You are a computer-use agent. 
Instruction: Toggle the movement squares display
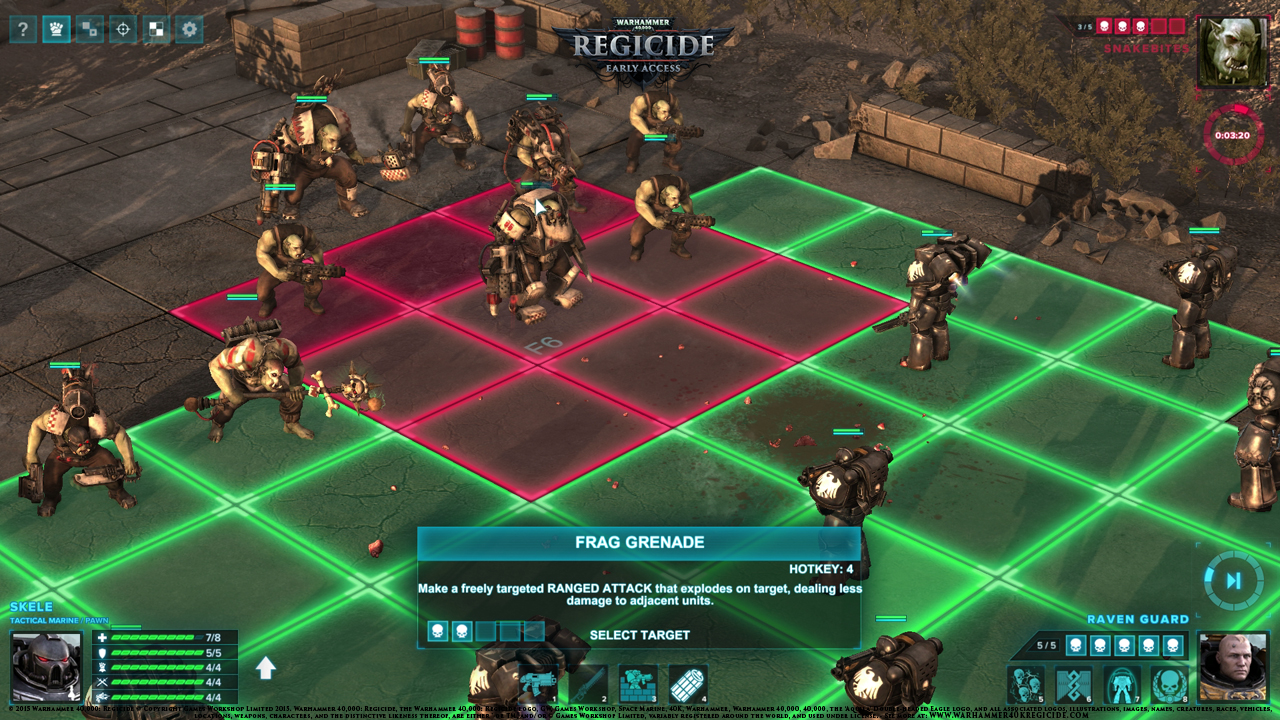coord(90,29)
